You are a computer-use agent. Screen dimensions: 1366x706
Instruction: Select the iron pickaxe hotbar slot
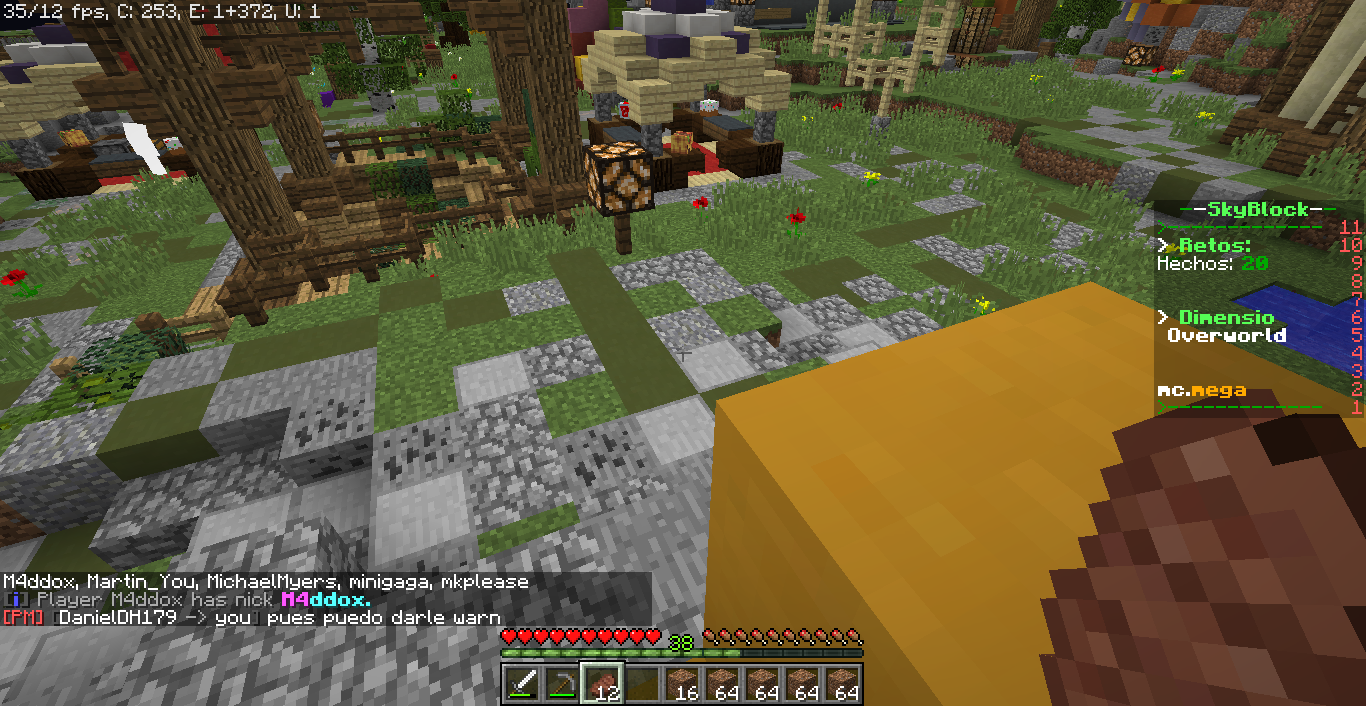(x=562, y=684)
